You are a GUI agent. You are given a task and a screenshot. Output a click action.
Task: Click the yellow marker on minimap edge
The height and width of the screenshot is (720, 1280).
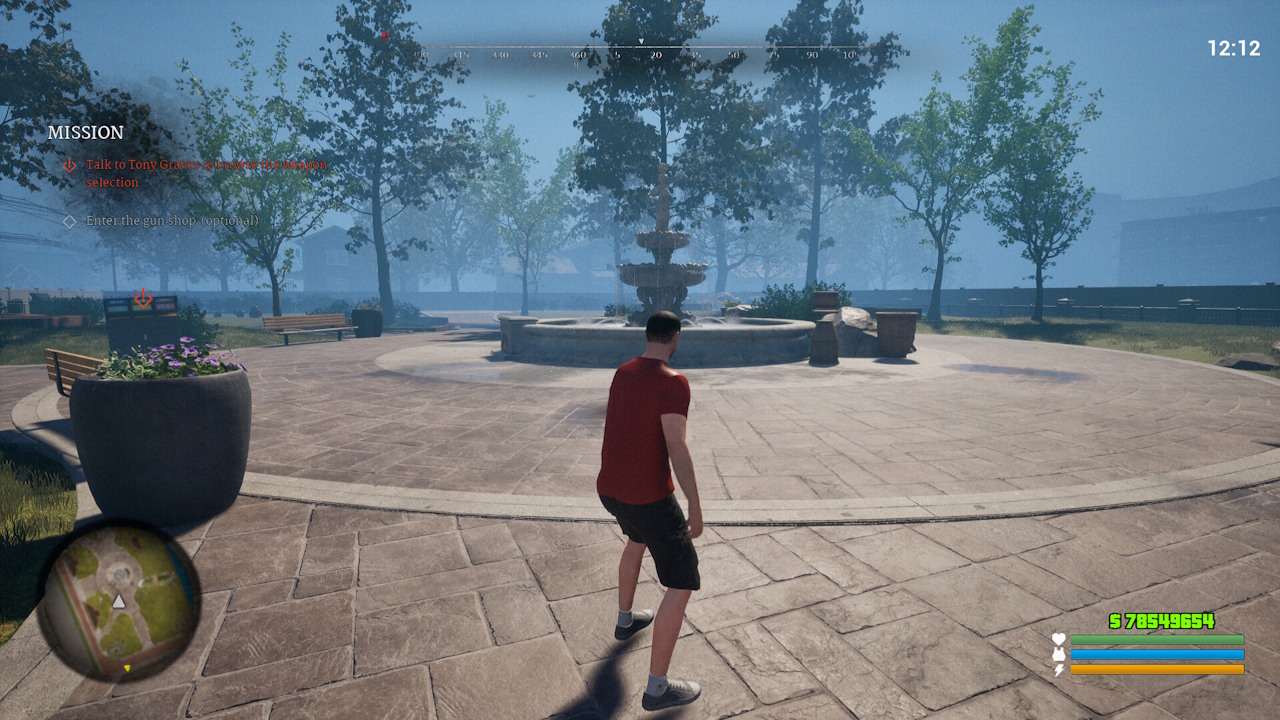[x=127, y=667]
